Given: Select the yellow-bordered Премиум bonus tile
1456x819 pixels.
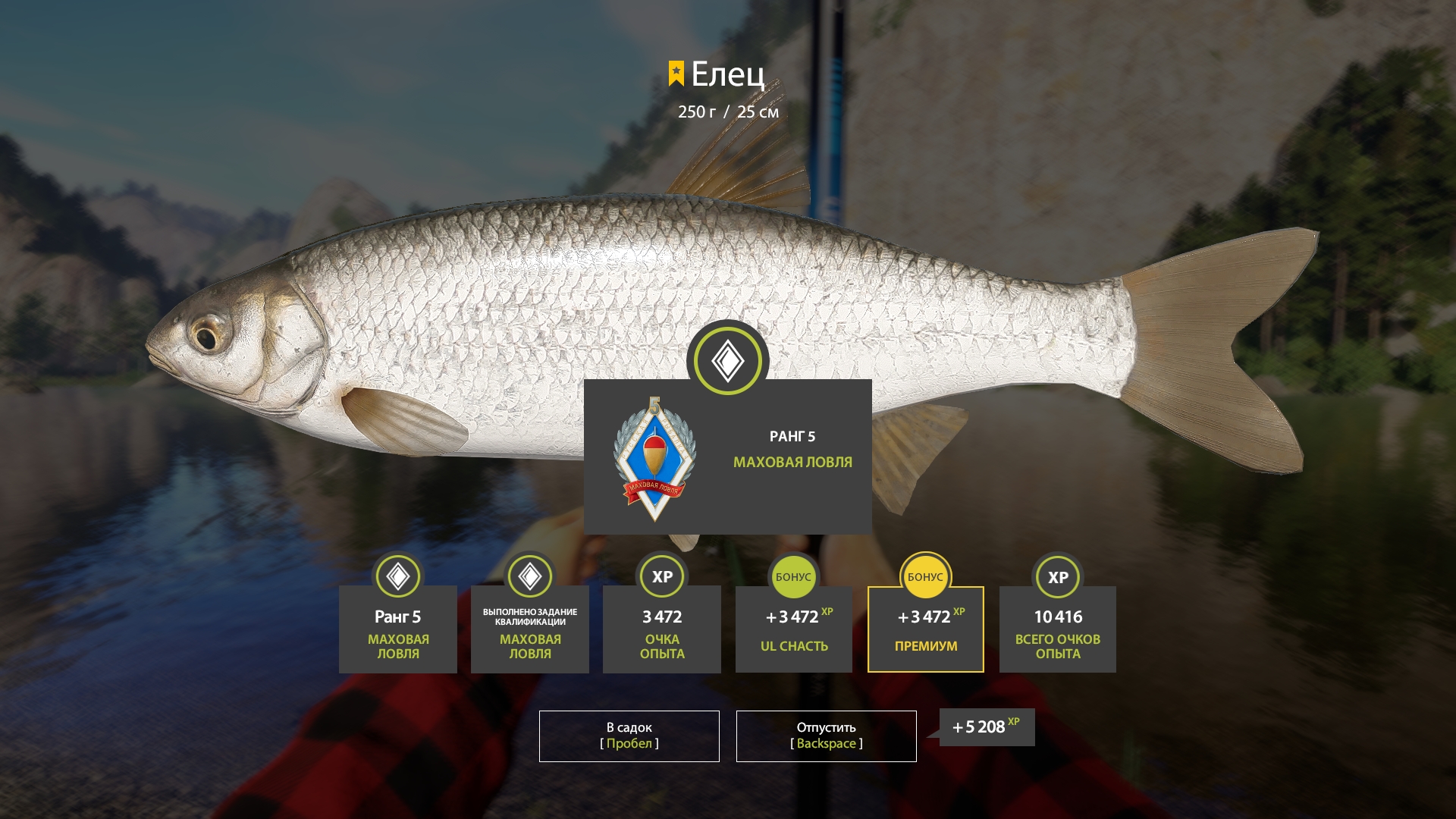Looking at the screenshot, I should 925,629.
